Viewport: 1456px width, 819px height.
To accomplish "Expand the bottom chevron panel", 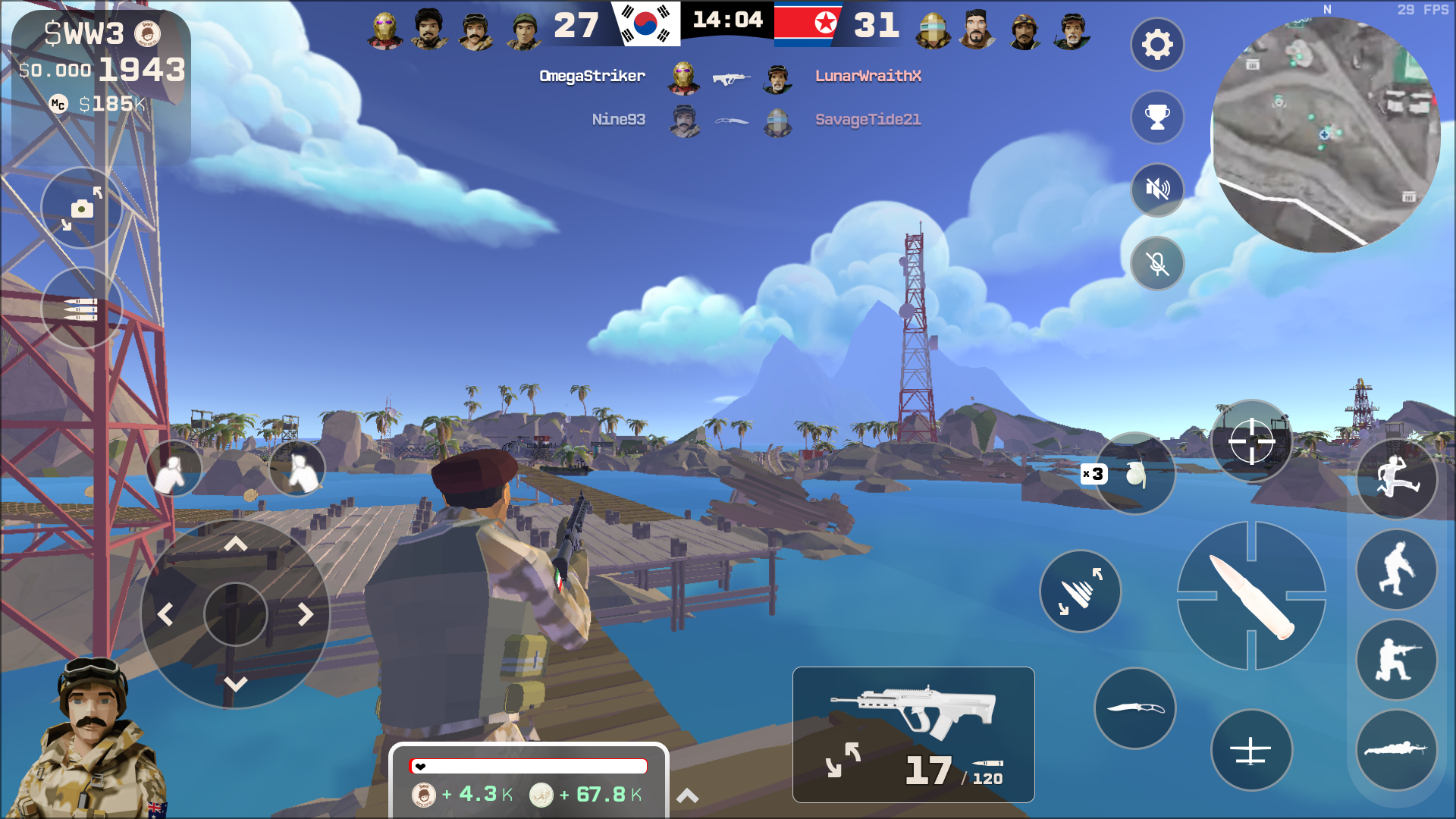I will pos(688,795).
